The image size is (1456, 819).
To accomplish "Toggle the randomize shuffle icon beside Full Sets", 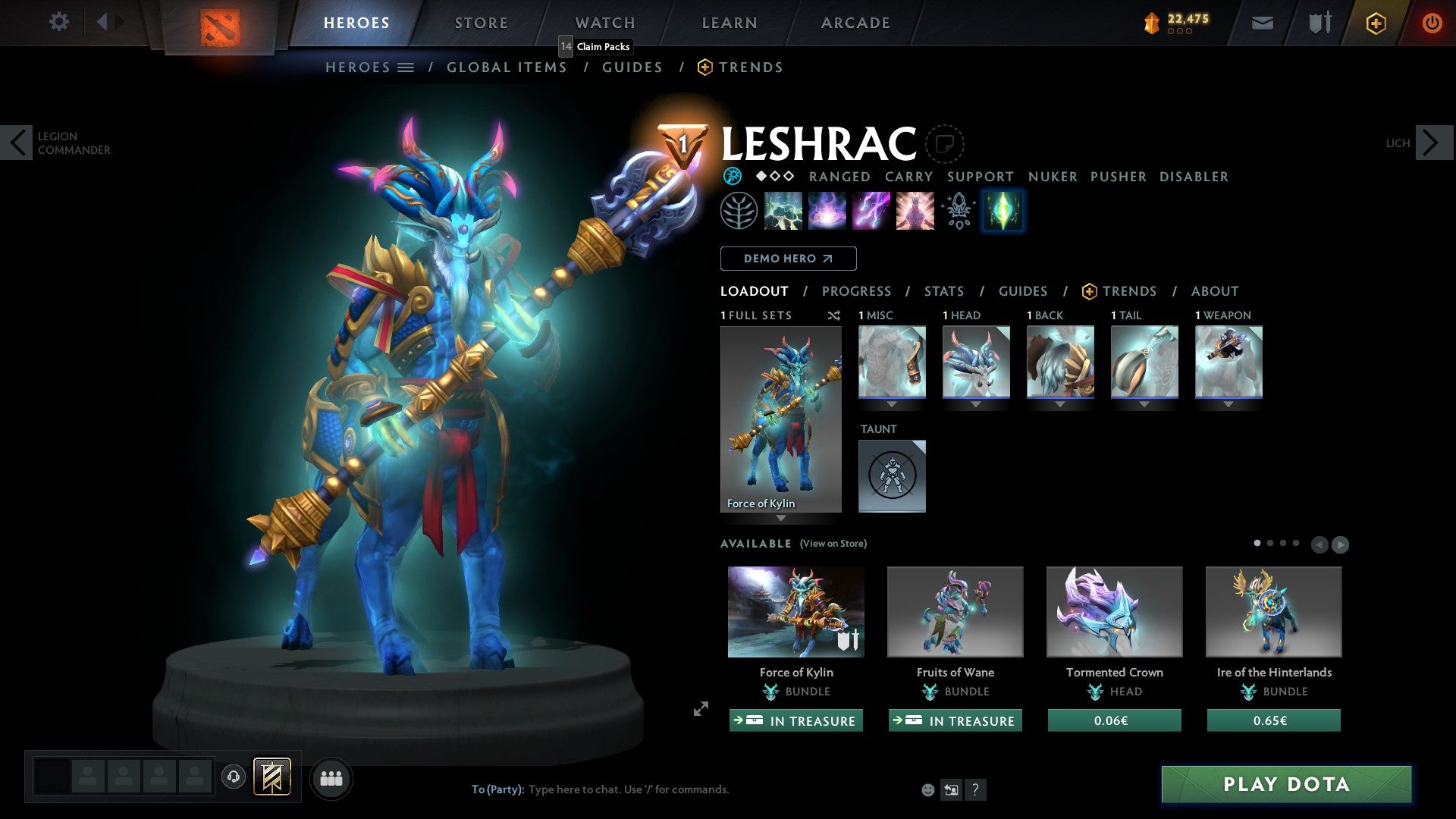I will pyautogui.click(x=834, y=315).
